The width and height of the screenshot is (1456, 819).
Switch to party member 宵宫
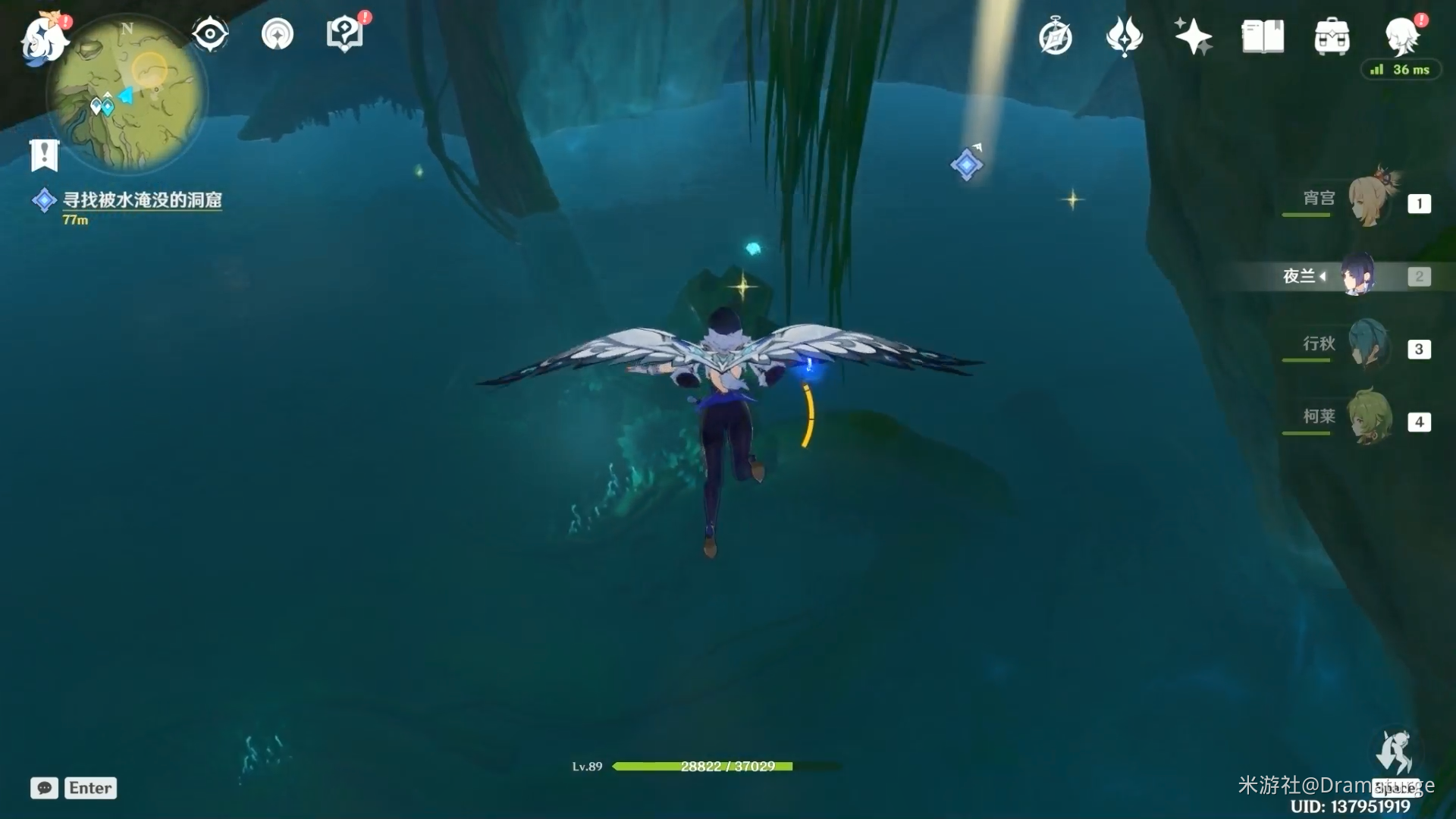[x=1370, y=200]
